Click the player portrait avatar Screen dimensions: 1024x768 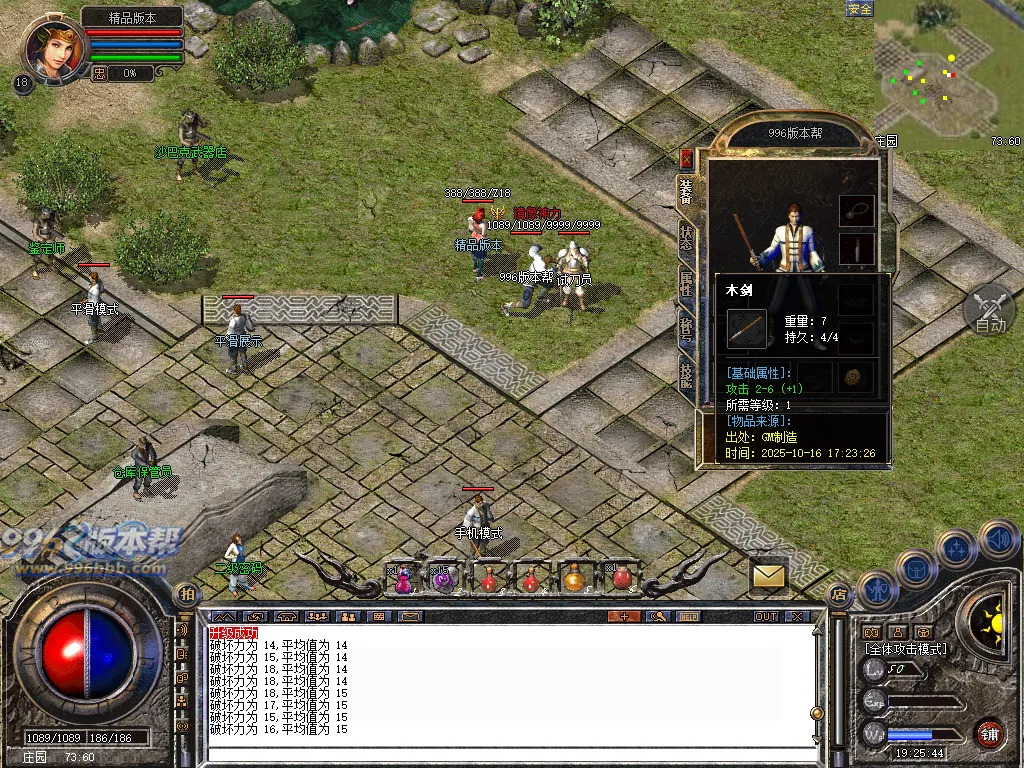(56, 47)
